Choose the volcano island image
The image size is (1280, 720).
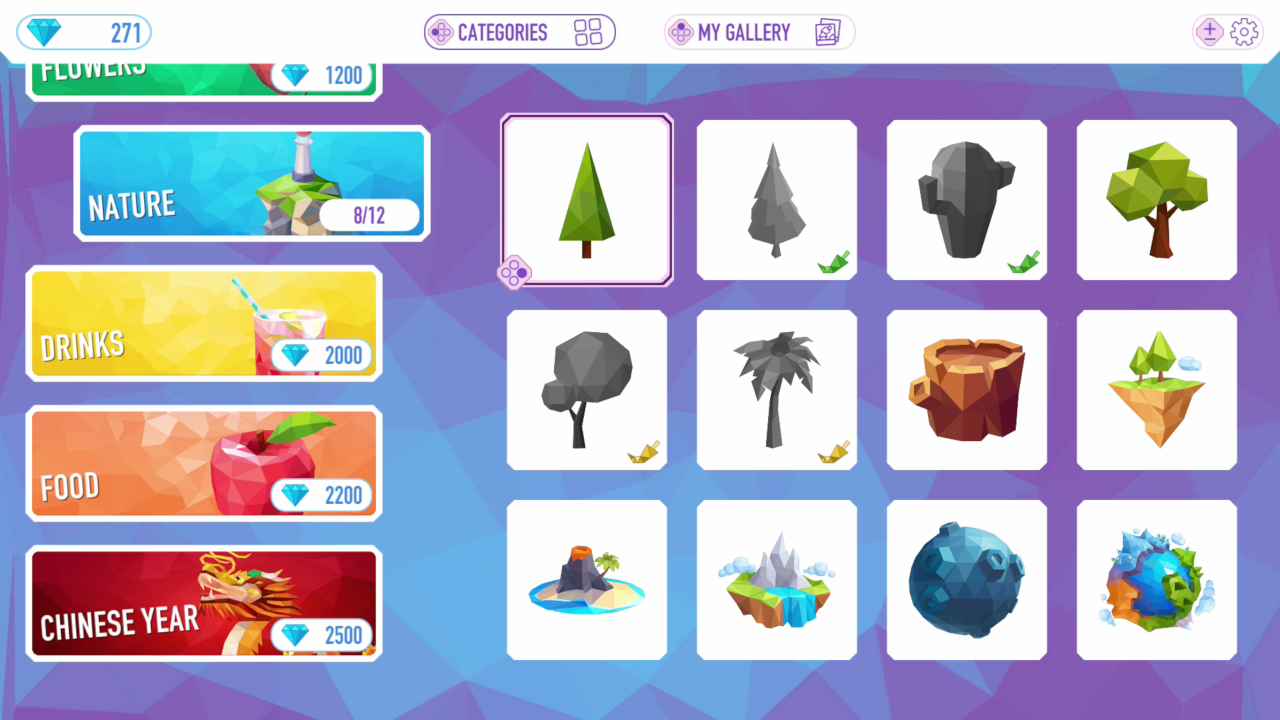tap(586, 579)
